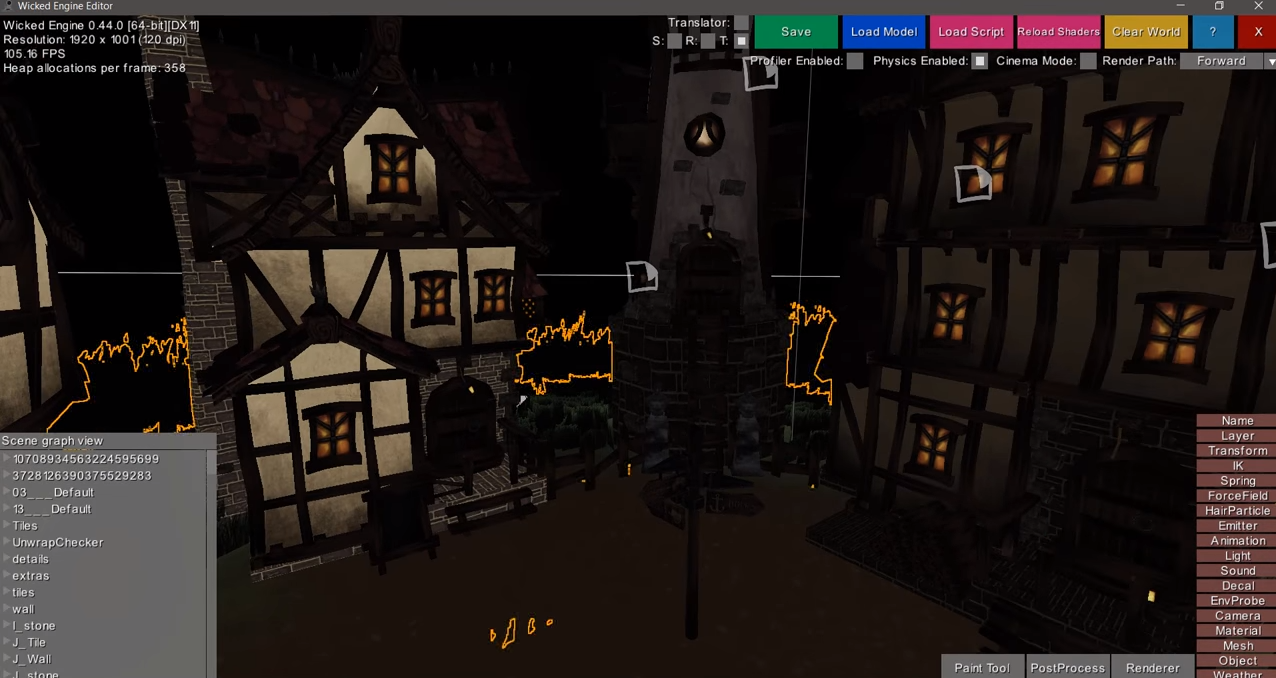Open the Paint Tool window
Image resolution: width=1276 pixels, height=678 pixels.
point(981,668)
